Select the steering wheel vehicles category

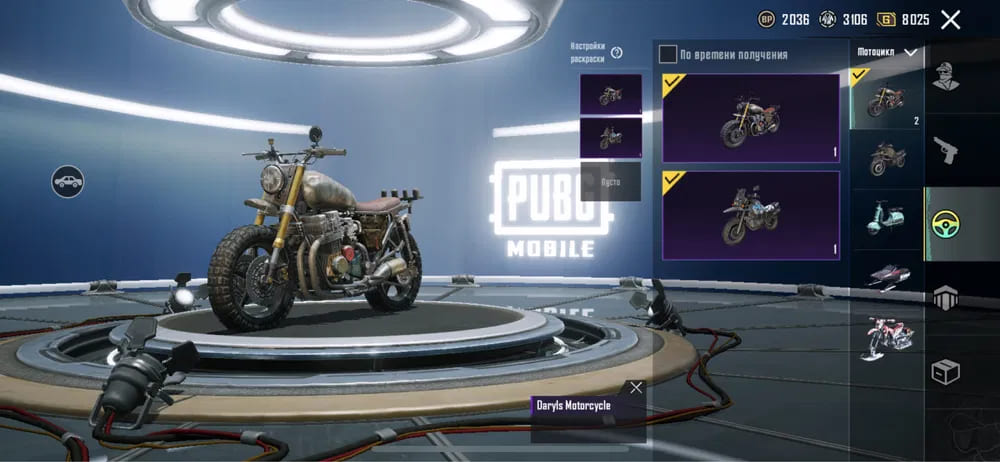(945, 223)
